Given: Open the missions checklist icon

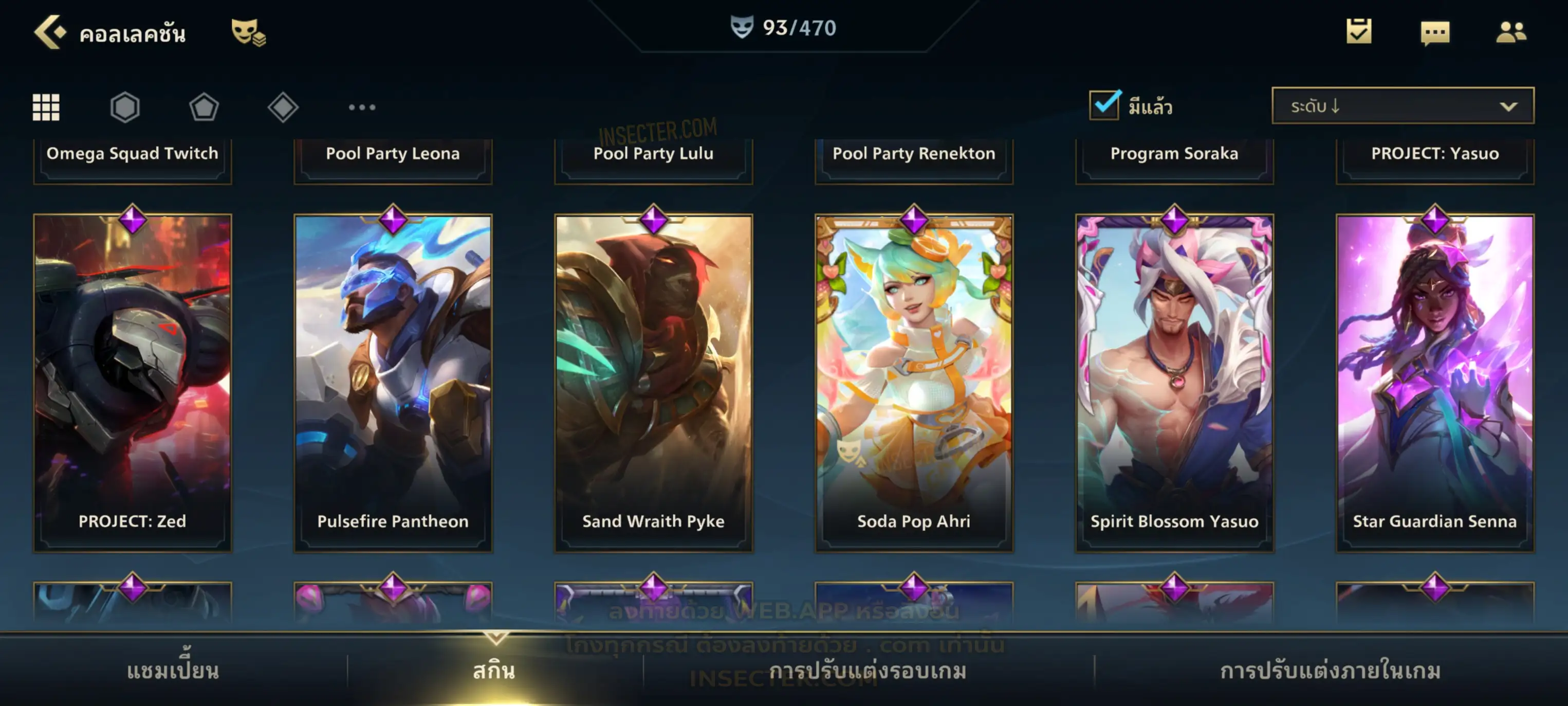Looking at the screenshot, I should 1359,32.
